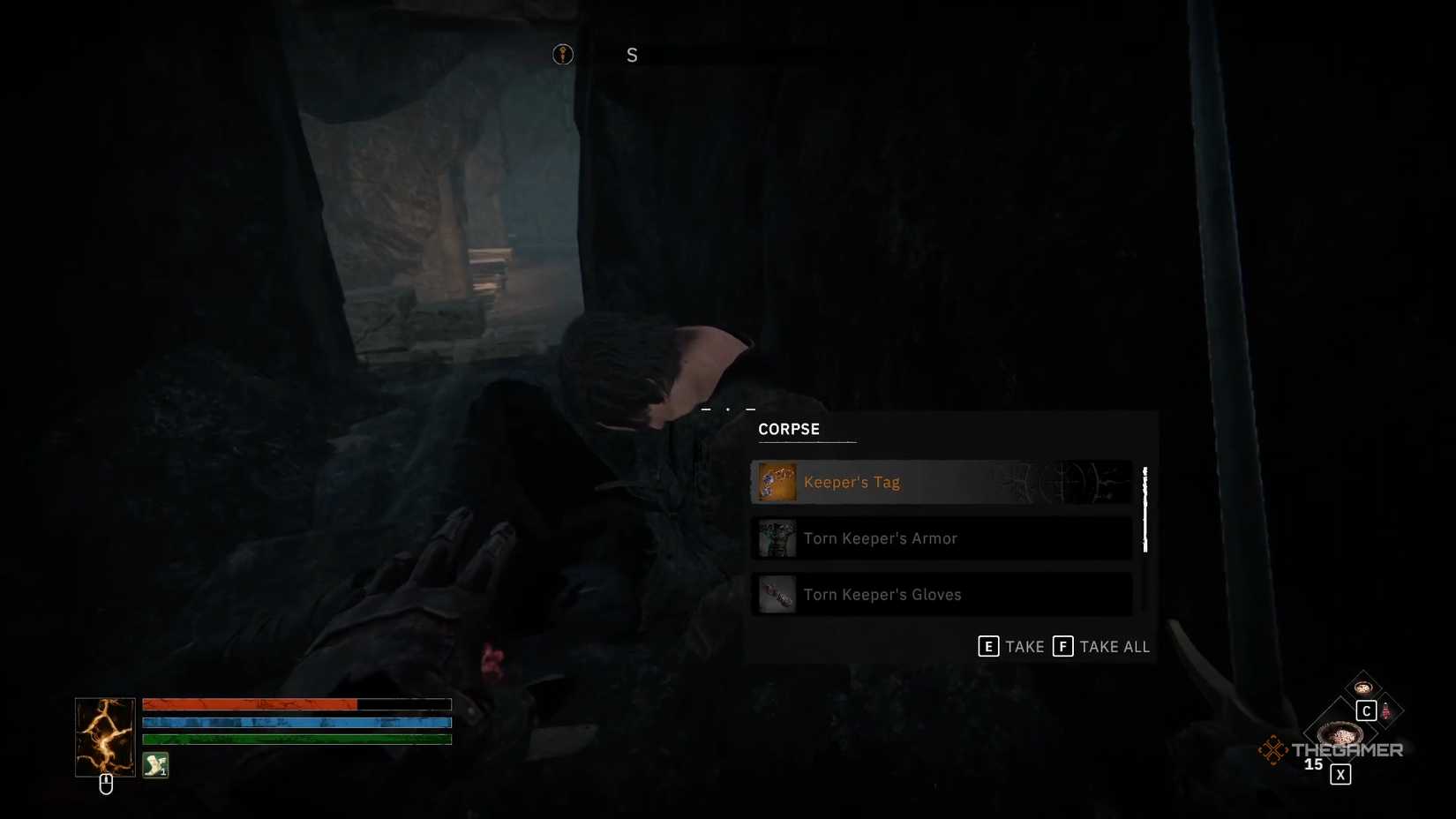Select the Keeper's Tag item icon

point(777,482)
